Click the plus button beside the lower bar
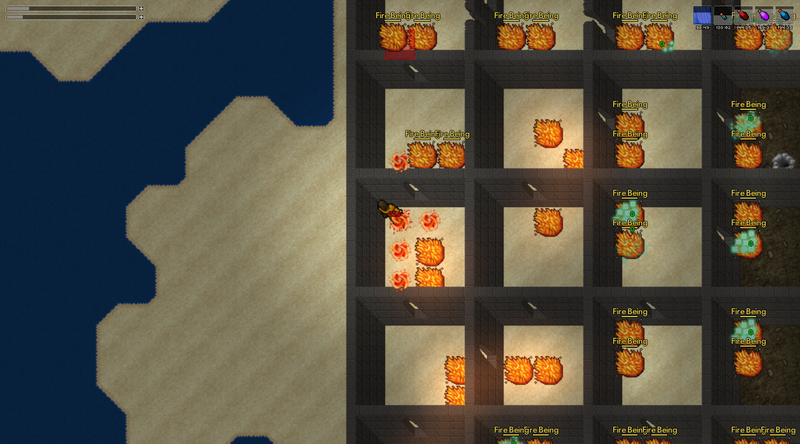Screen dimensions: 800x444 point(141,17)
